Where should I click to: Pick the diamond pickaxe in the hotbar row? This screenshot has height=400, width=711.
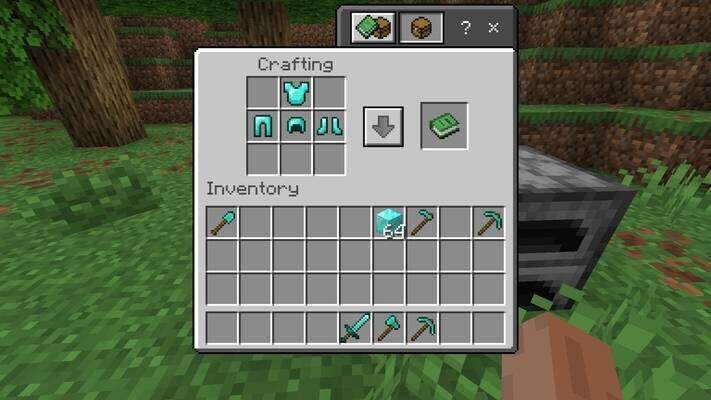pos(423,328)
